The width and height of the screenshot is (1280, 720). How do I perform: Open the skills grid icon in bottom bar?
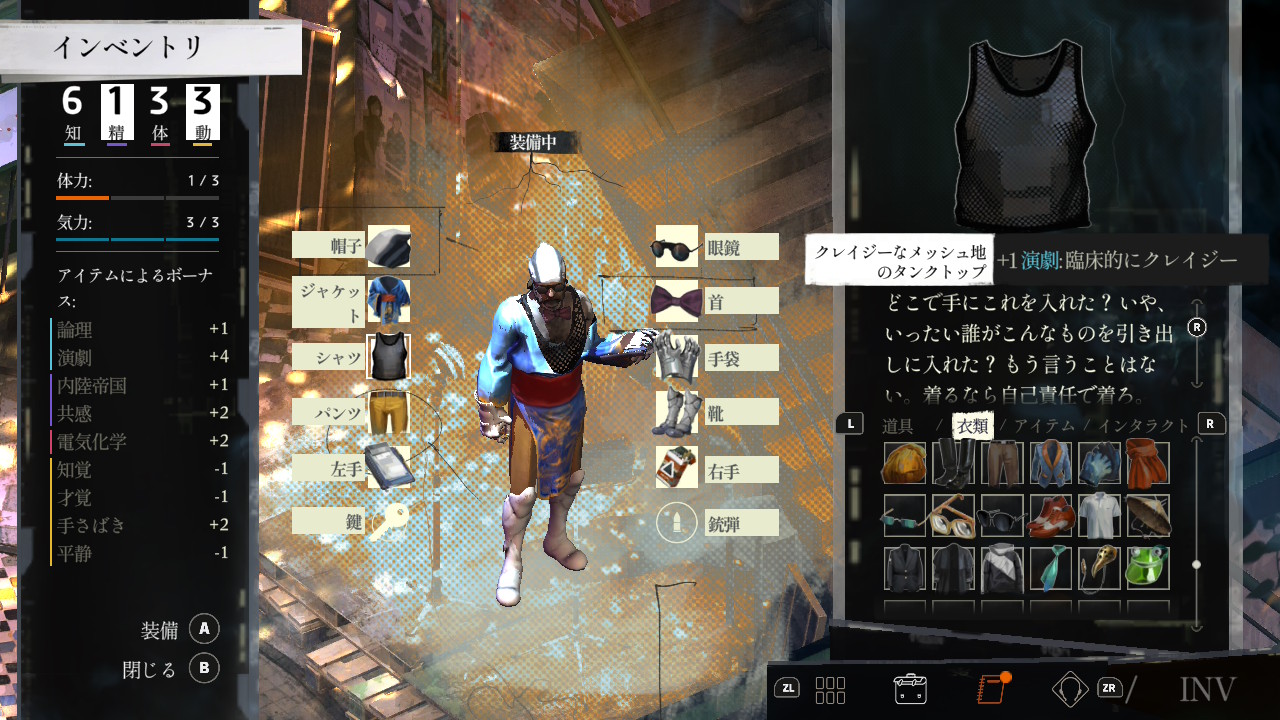830,689
